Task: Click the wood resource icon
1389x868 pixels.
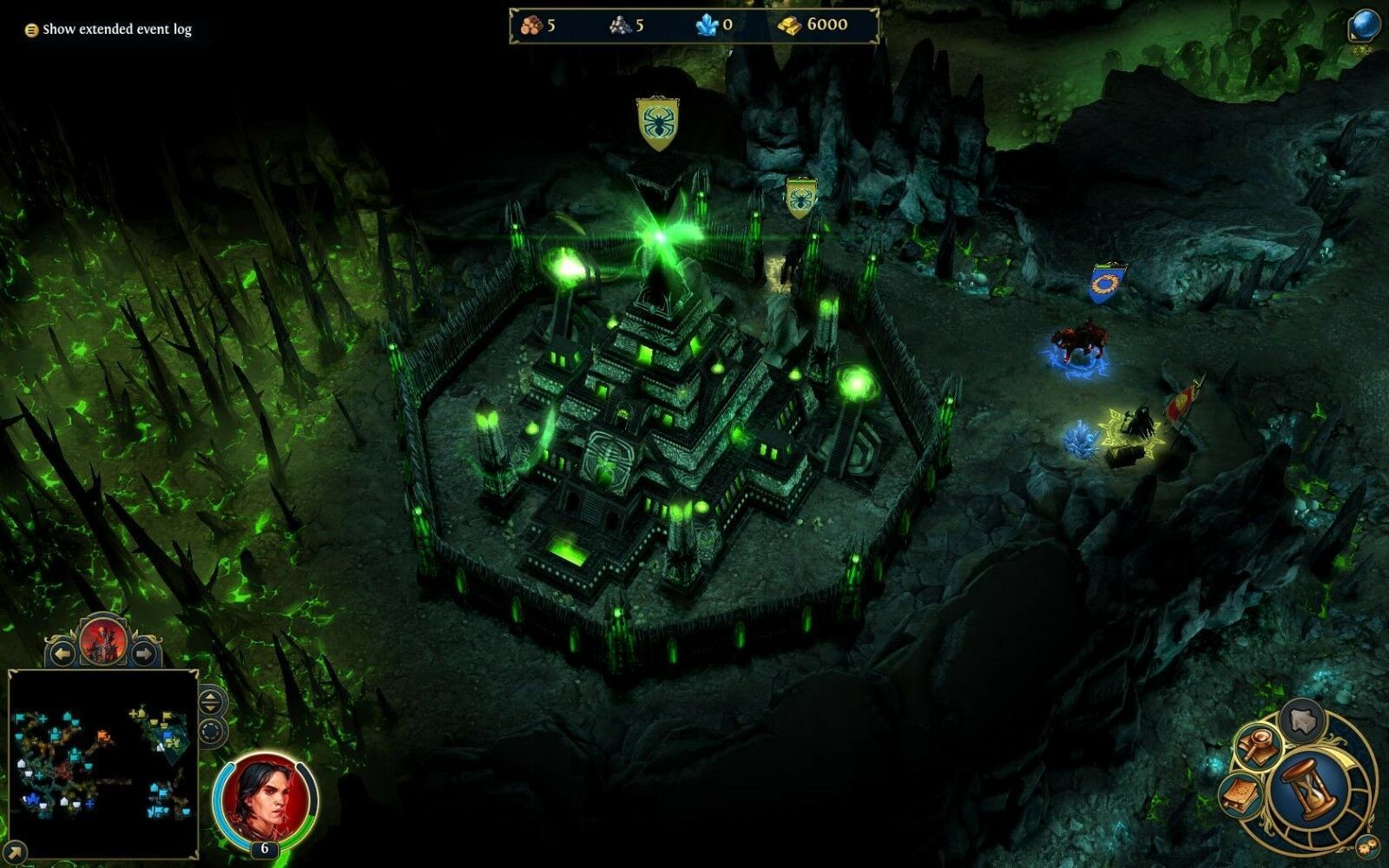Action: click(x=530, y=26)
